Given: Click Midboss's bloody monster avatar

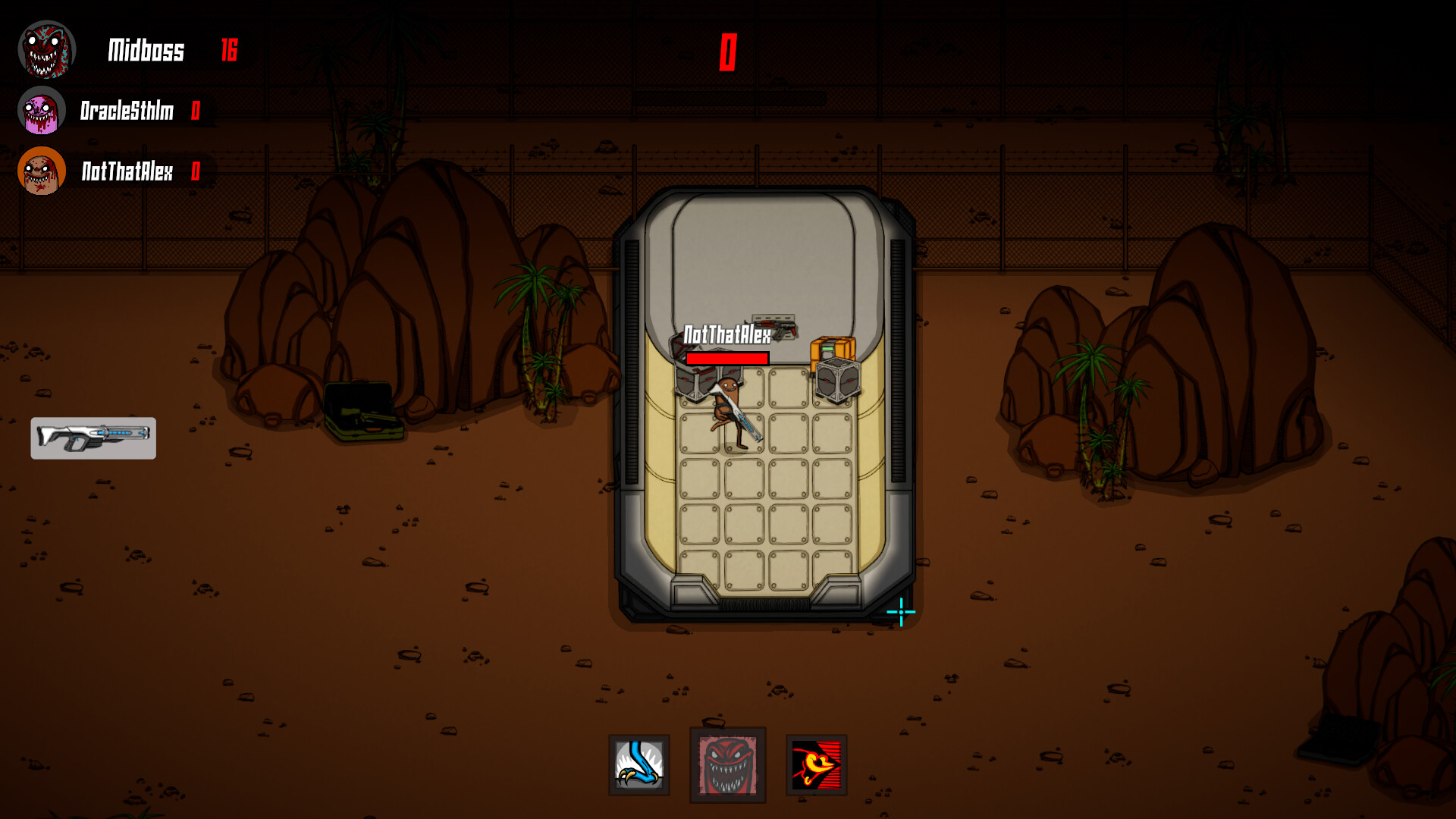Looking at the screenshot, I should pyautogui.click(x=47, y=49).
